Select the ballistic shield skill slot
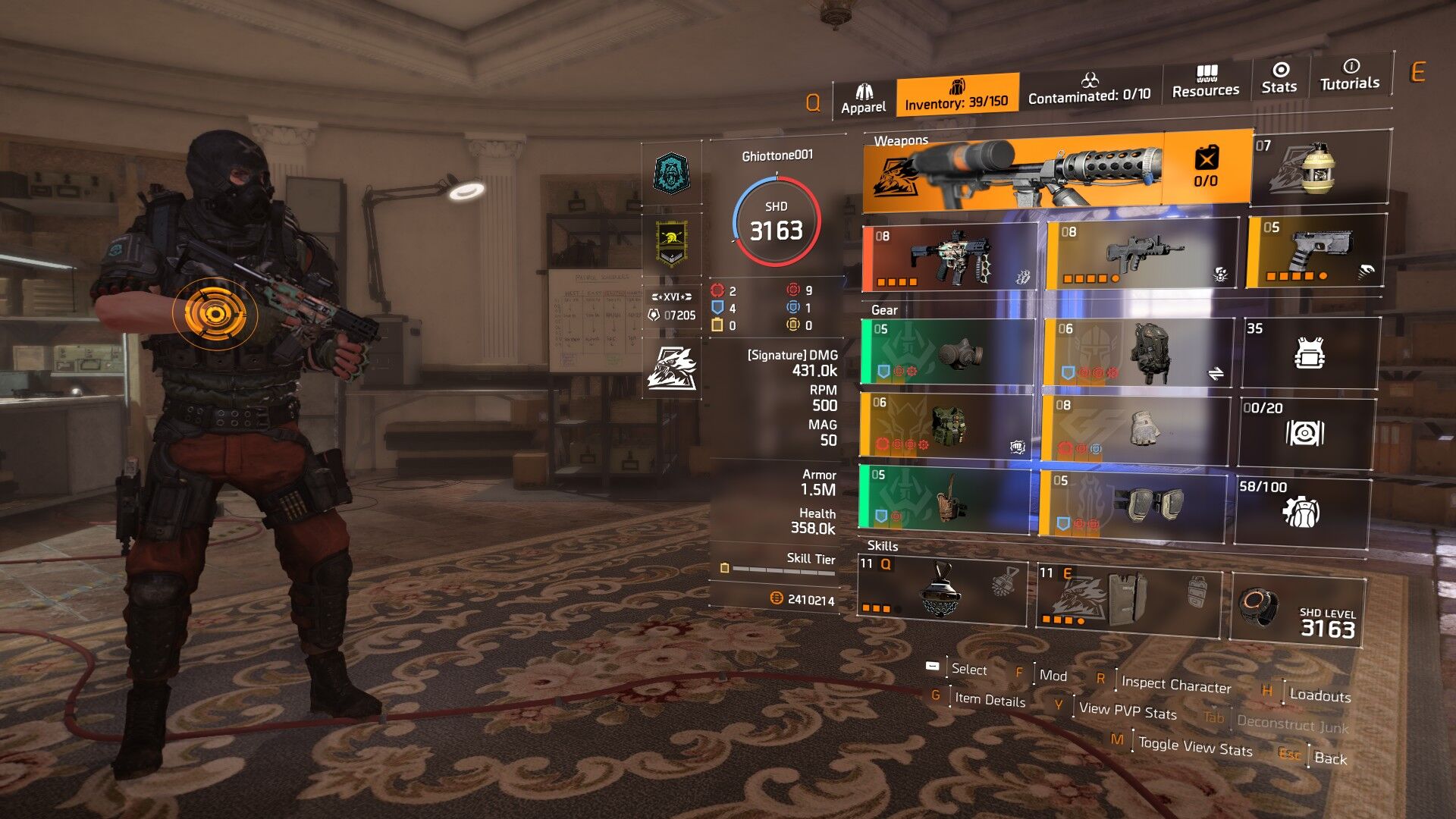The width and height of the screenshot is (1456, 819). (1128, 596)
